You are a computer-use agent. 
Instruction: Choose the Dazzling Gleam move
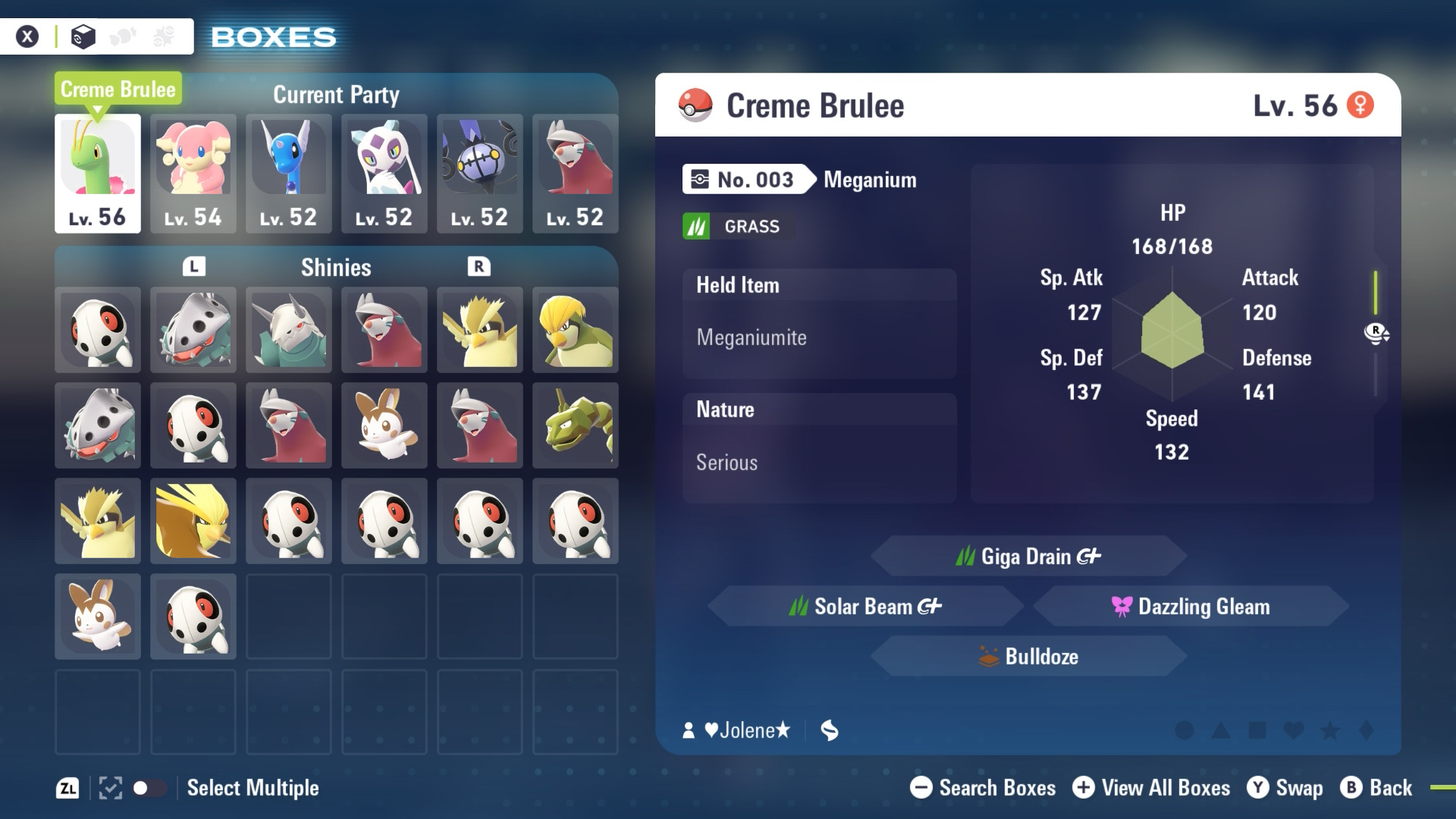click(1191, 606)
